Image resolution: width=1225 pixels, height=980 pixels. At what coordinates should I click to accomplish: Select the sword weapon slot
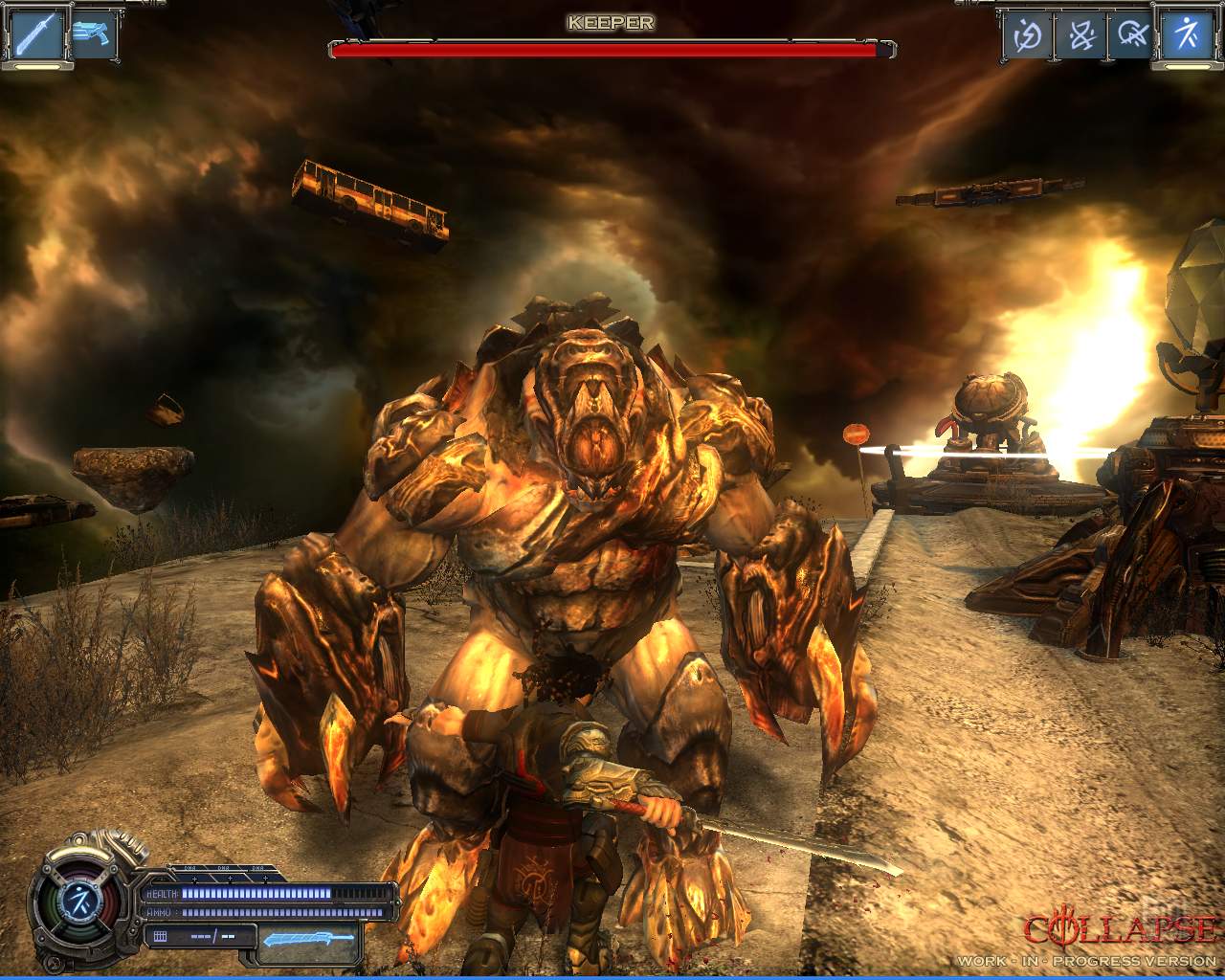point(38,33)
